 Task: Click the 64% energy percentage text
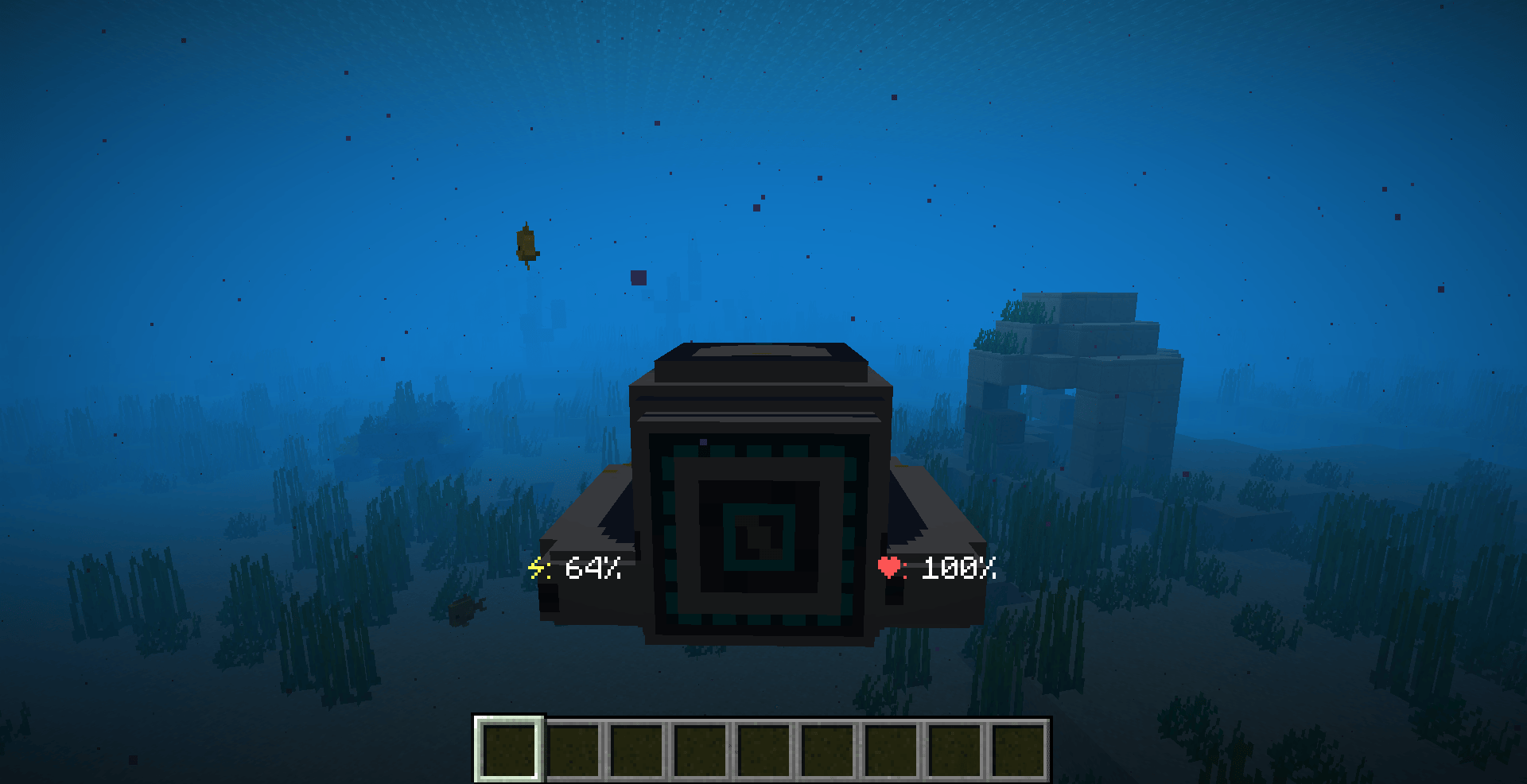593,569
